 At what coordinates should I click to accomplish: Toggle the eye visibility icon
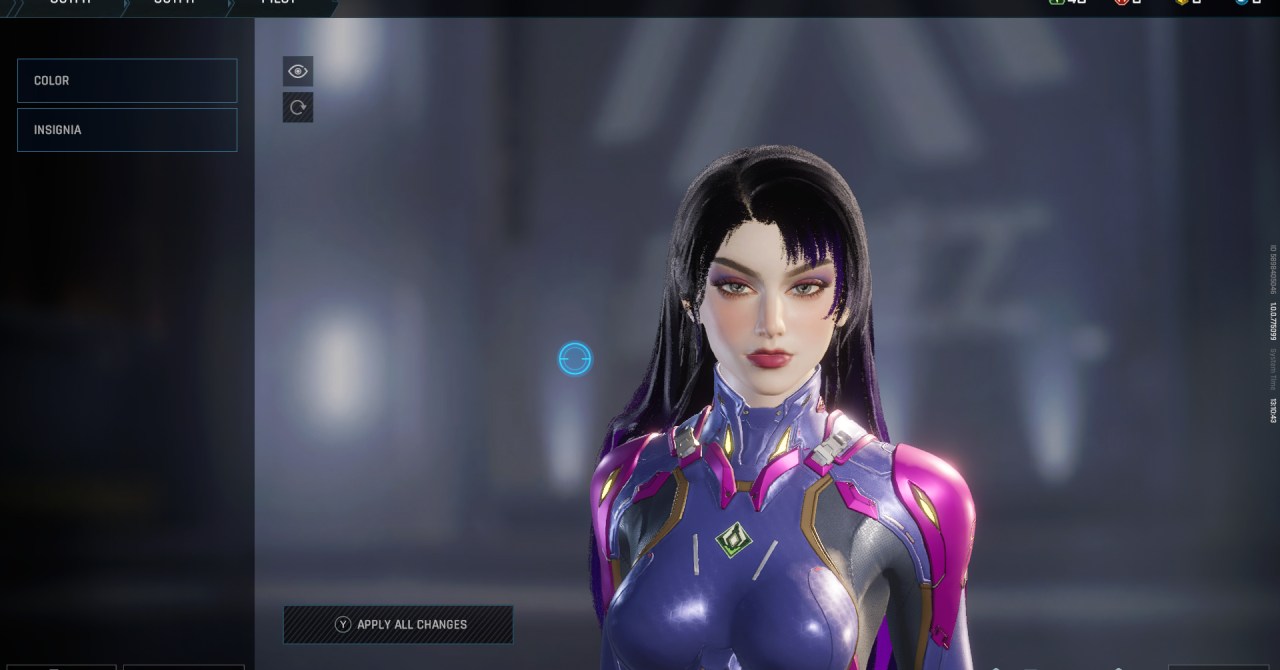(x=298, y=71)
